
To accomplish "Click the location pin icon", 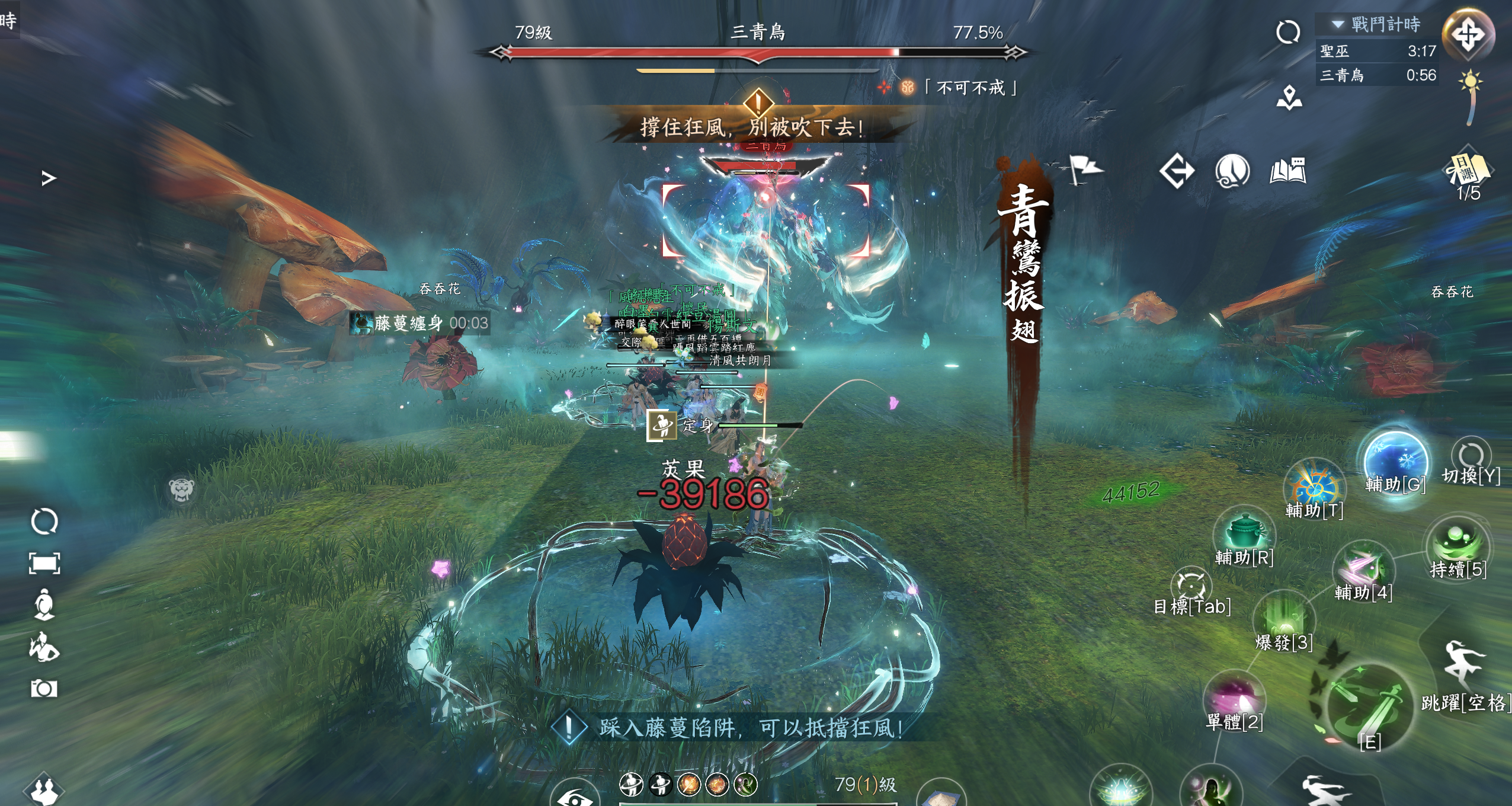I will [1289, 98].
